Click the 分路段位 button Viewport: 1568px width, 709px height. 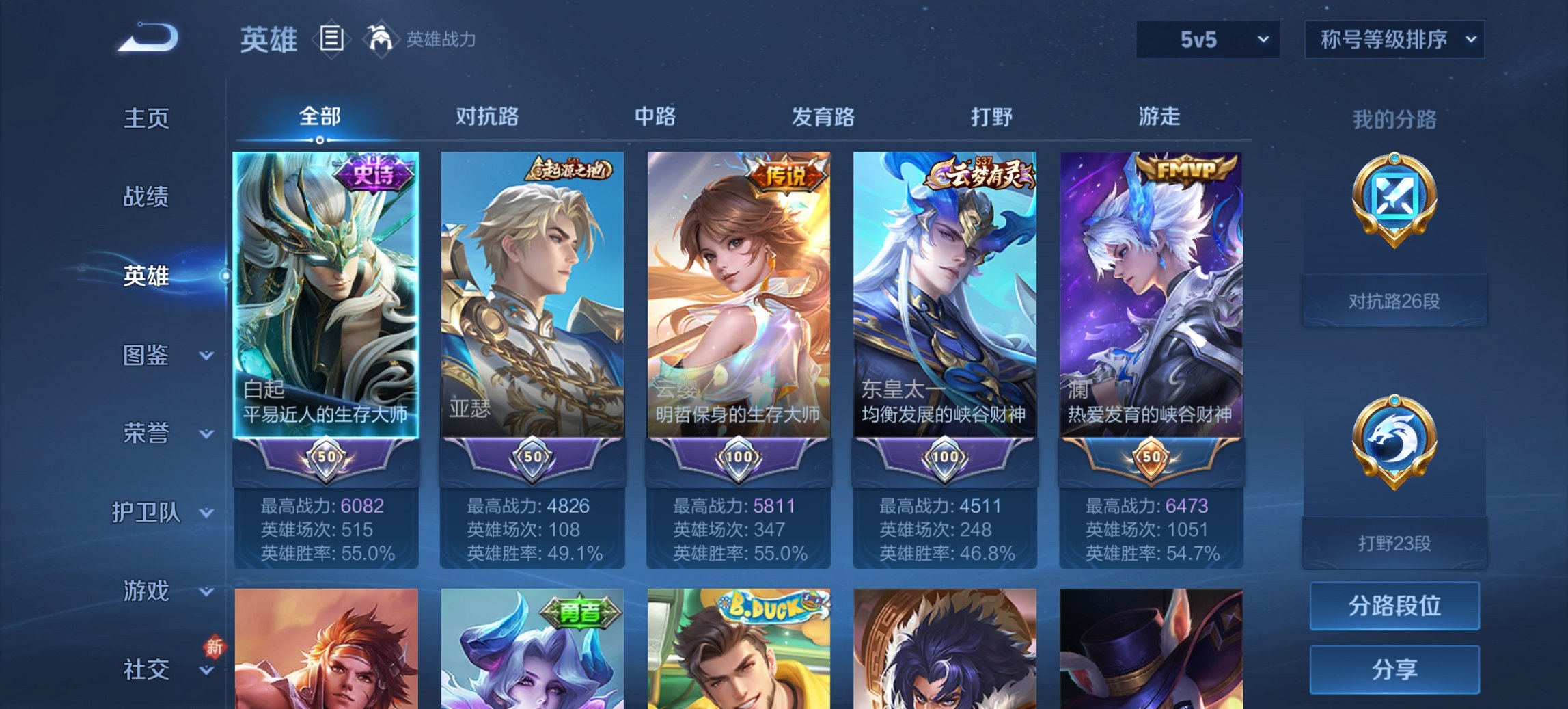pyautogui.click(x=1394, y=606)
